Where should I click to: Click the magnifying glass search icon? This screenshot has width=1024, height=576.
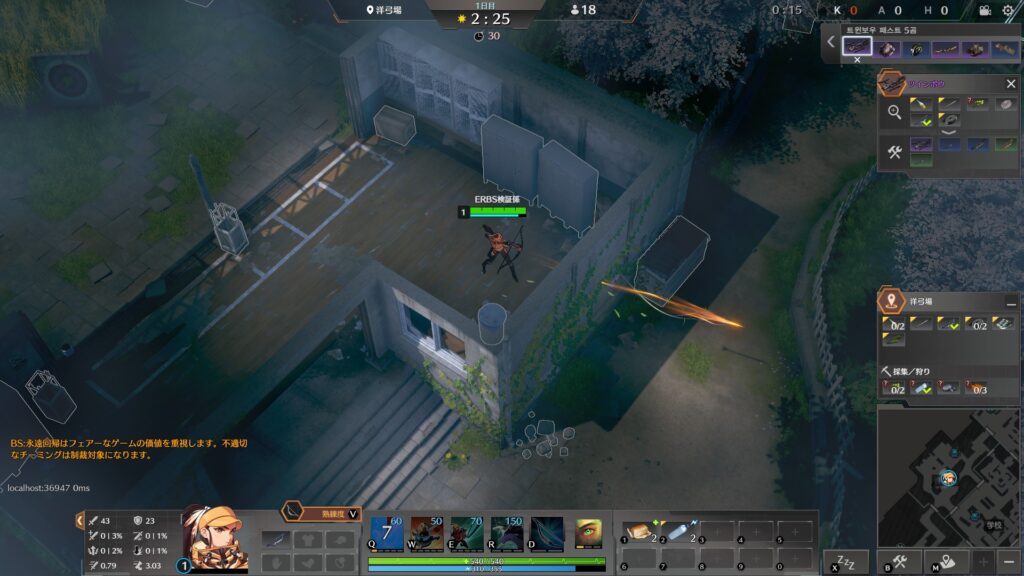[x=894, y=112]
